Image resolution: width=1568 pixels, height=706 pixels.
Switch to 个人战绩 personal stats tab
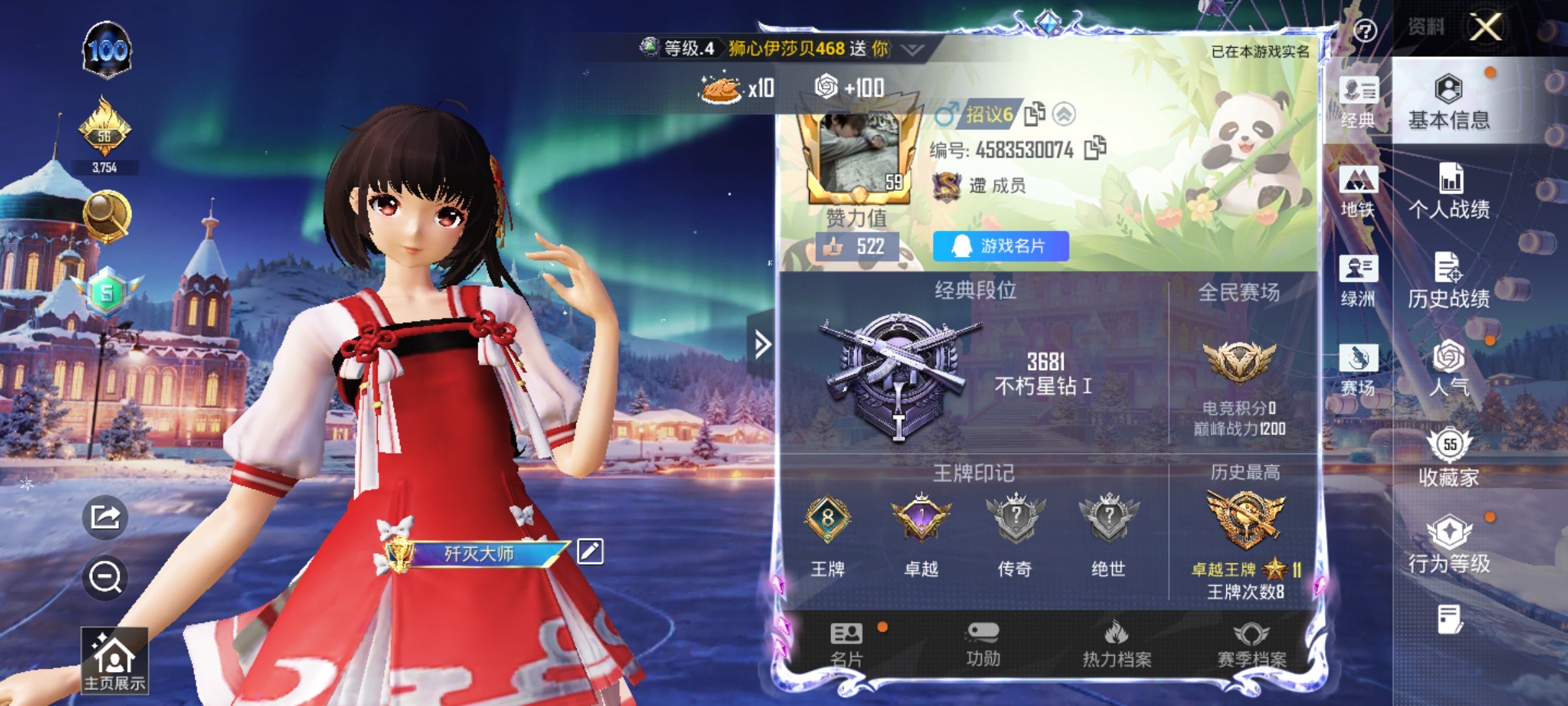click(1448, 191)
